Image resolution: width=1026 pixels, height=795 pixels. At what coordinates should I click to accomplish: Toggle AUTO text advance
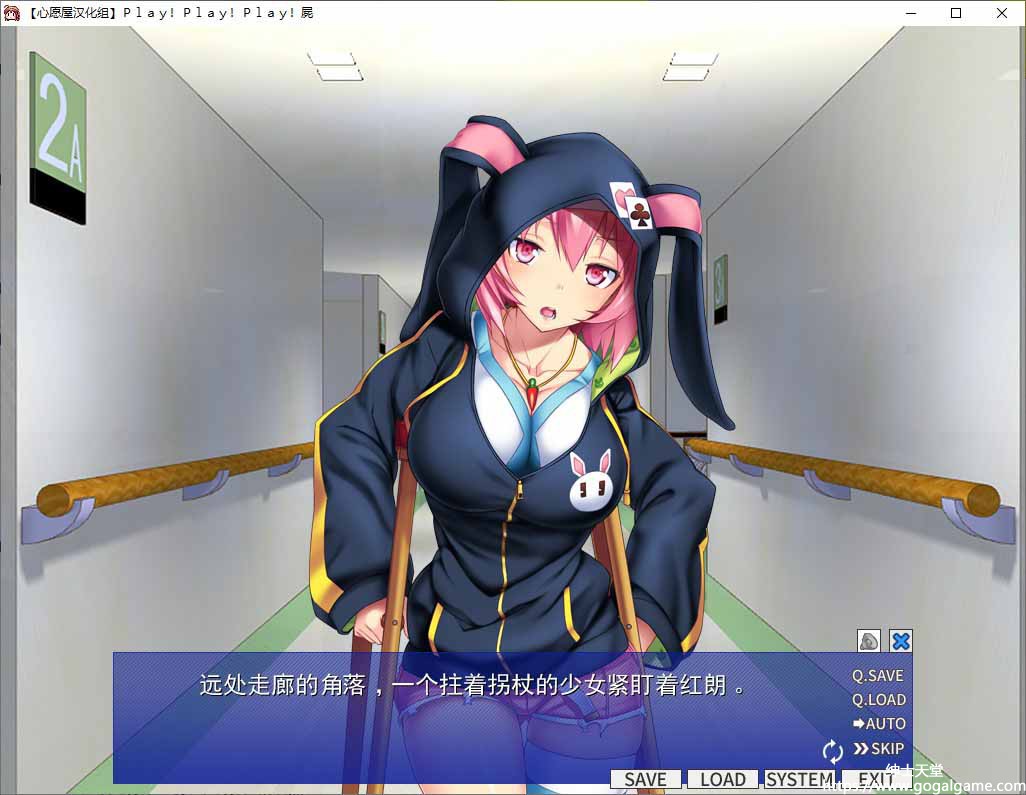pos(878,724)
